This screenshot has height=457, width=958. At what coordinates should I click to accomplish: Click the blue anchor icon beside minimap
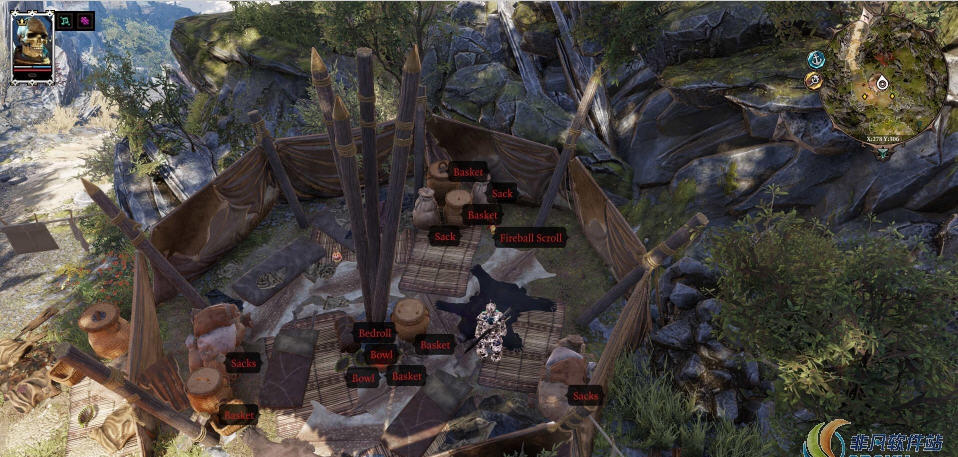[x=816, y=59]
